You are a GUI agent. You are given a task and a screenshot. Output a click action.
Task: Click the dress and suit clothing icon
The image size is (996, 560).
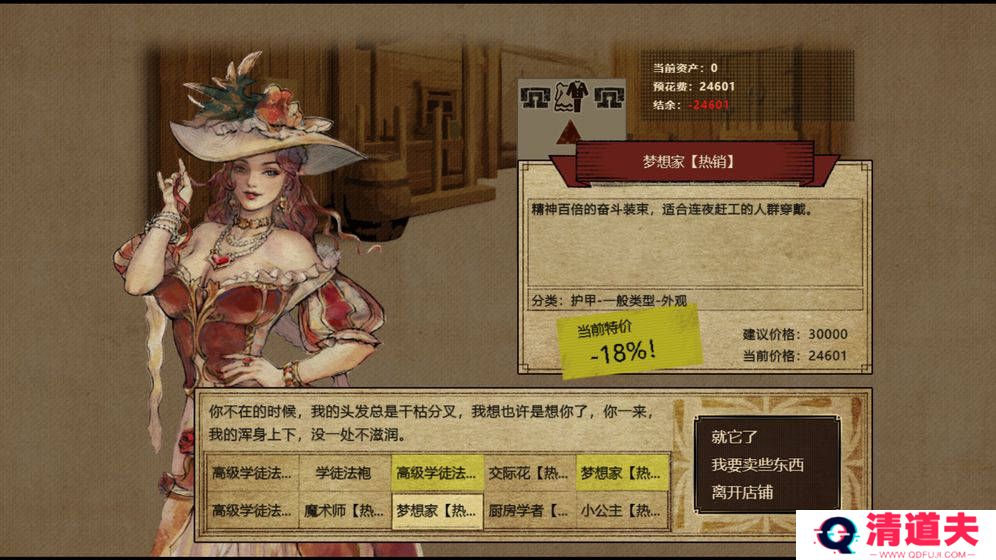pyautogui.click(x=572, y=98)
